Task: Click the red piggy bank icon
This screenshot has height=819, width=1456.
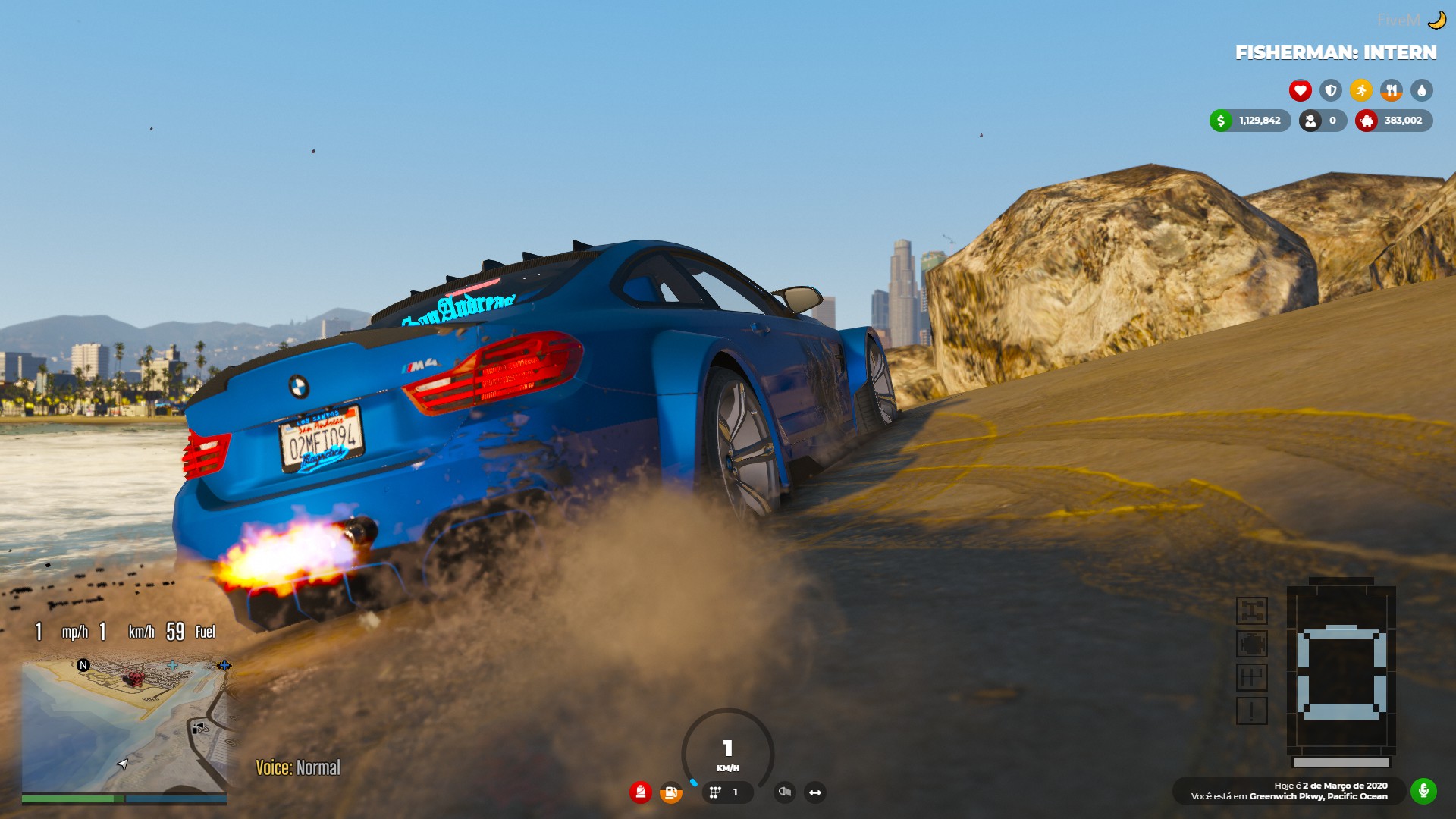Action: point(1366,121)
